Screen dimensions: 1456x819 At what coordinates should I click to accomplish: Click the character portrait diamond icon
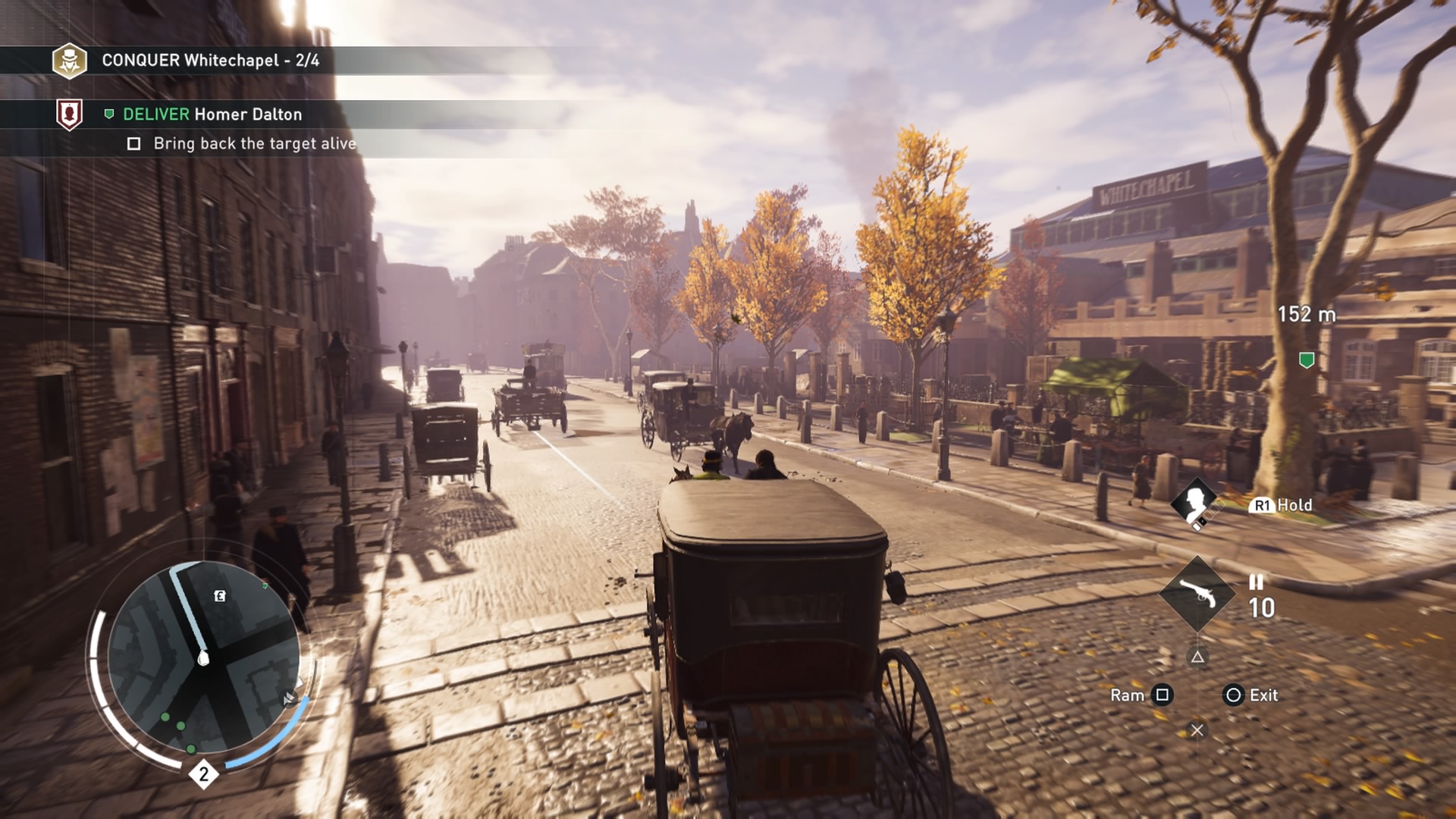pyautogui.click(x=1195, y=501)
